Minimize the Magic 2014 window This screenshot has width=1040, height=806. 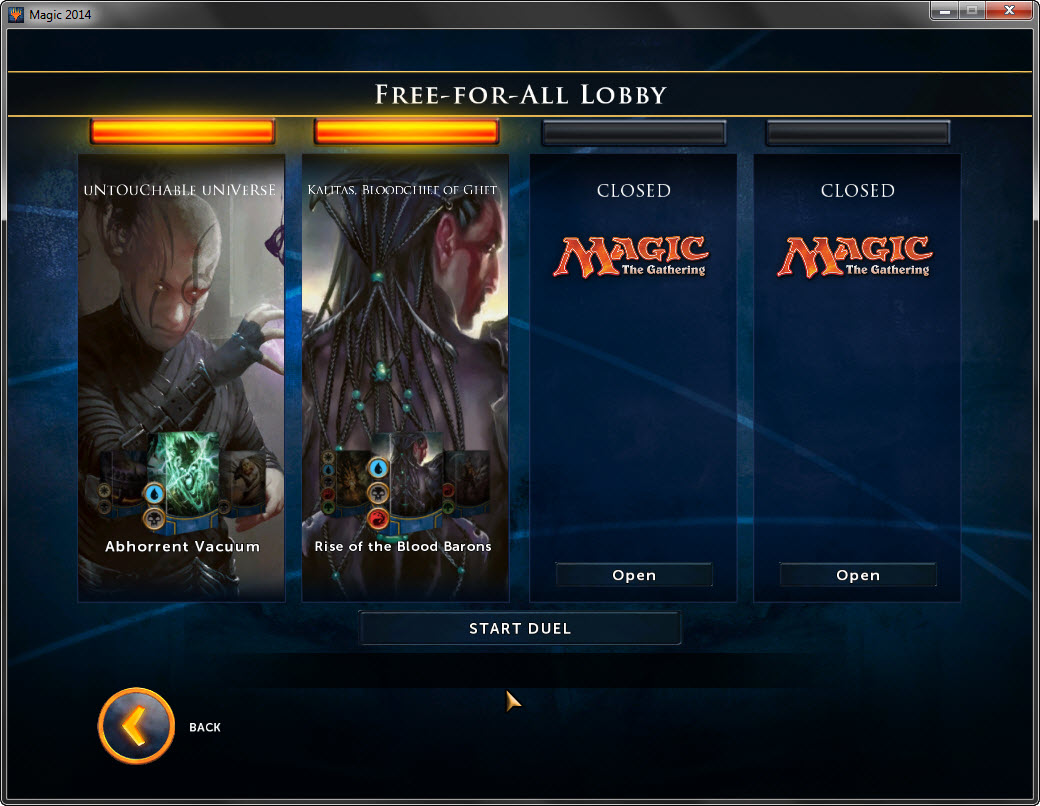coord(945,11)
